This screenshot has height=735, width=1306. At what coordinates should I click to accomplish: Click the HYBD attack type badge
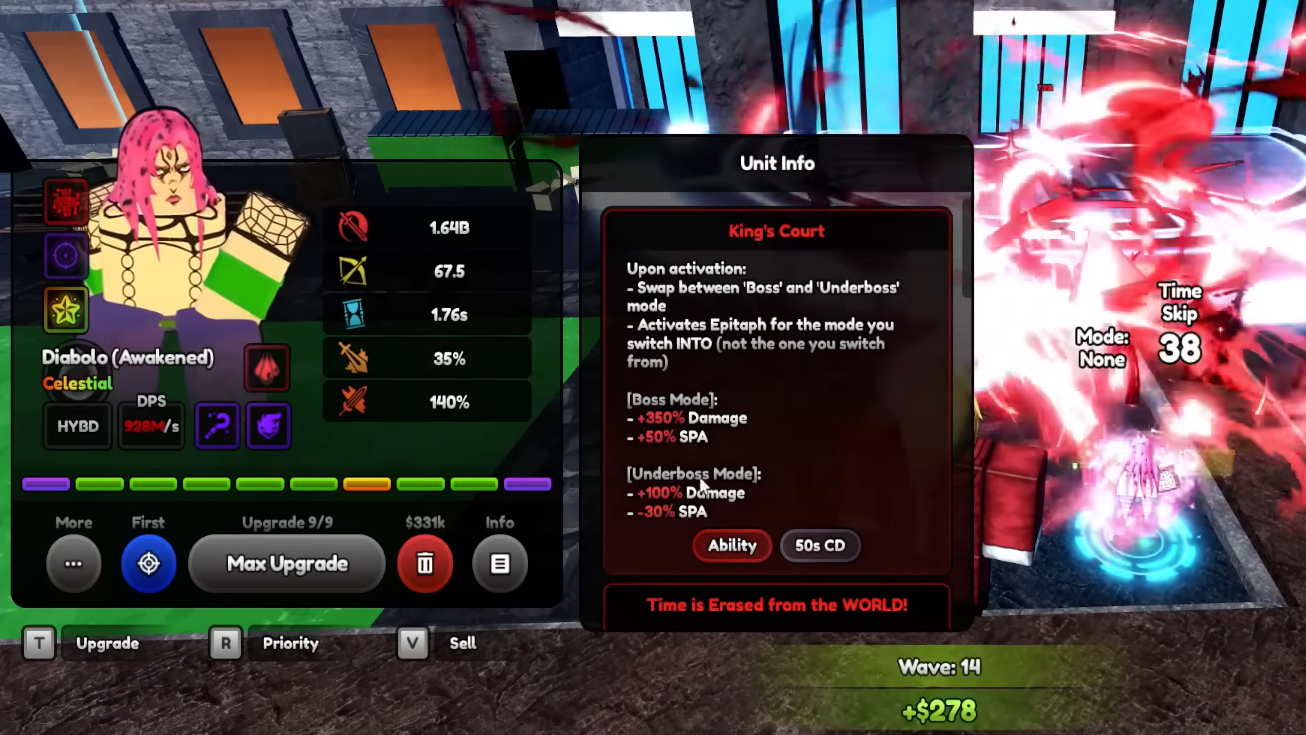[x=78, y=426]
